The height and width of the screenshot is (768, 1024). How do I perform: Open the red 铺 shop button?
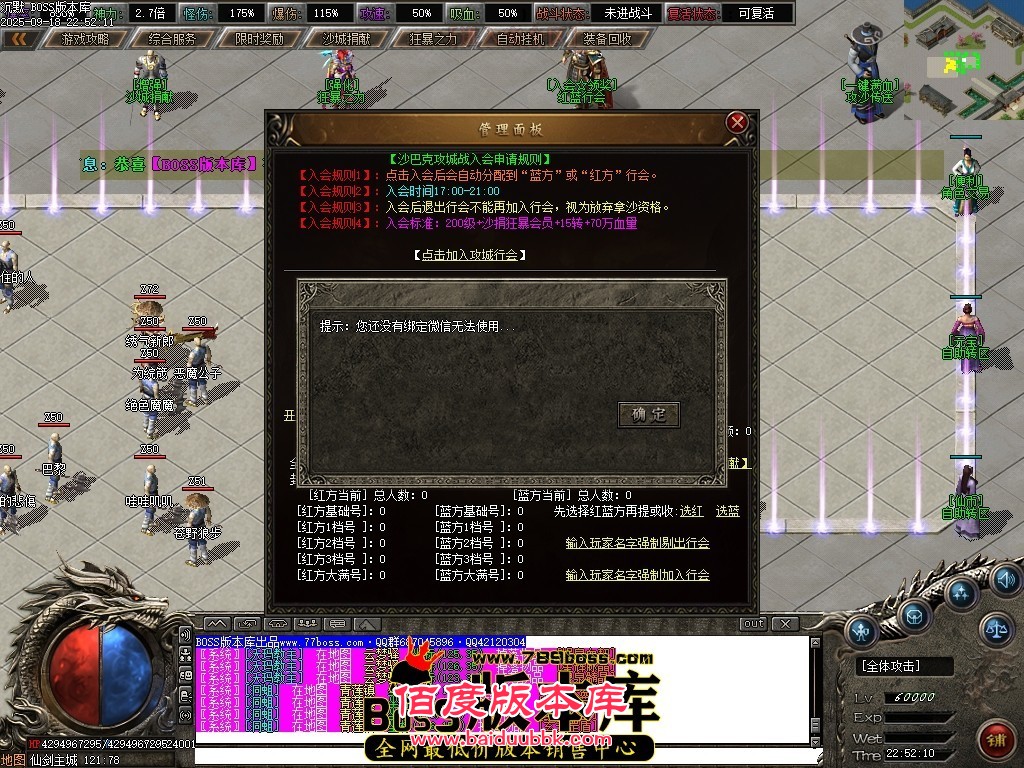pos(995,739)
